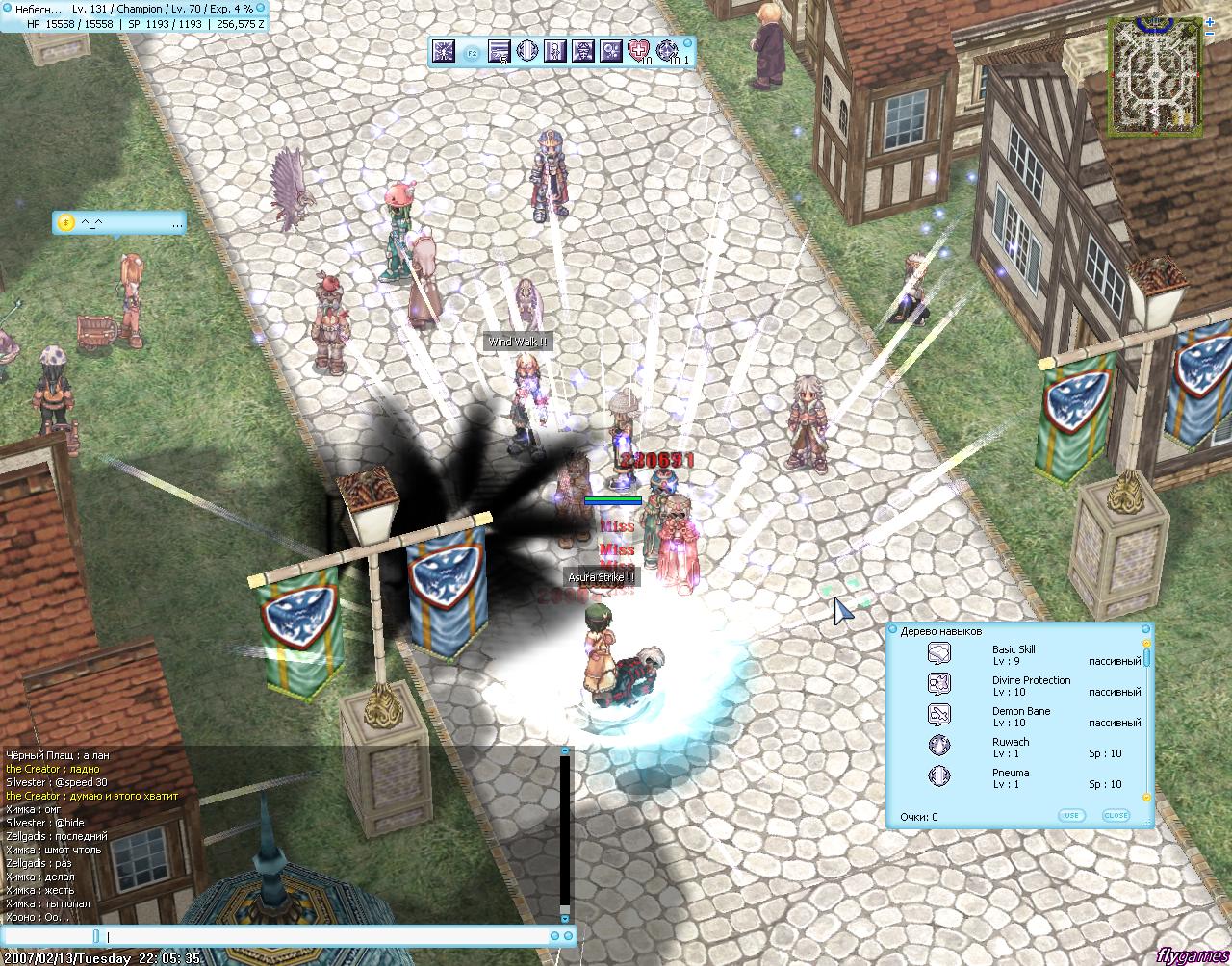The image size is (1232, 966).
Task: Click the chat log scroll-up arrow
Action: point(565,750)
